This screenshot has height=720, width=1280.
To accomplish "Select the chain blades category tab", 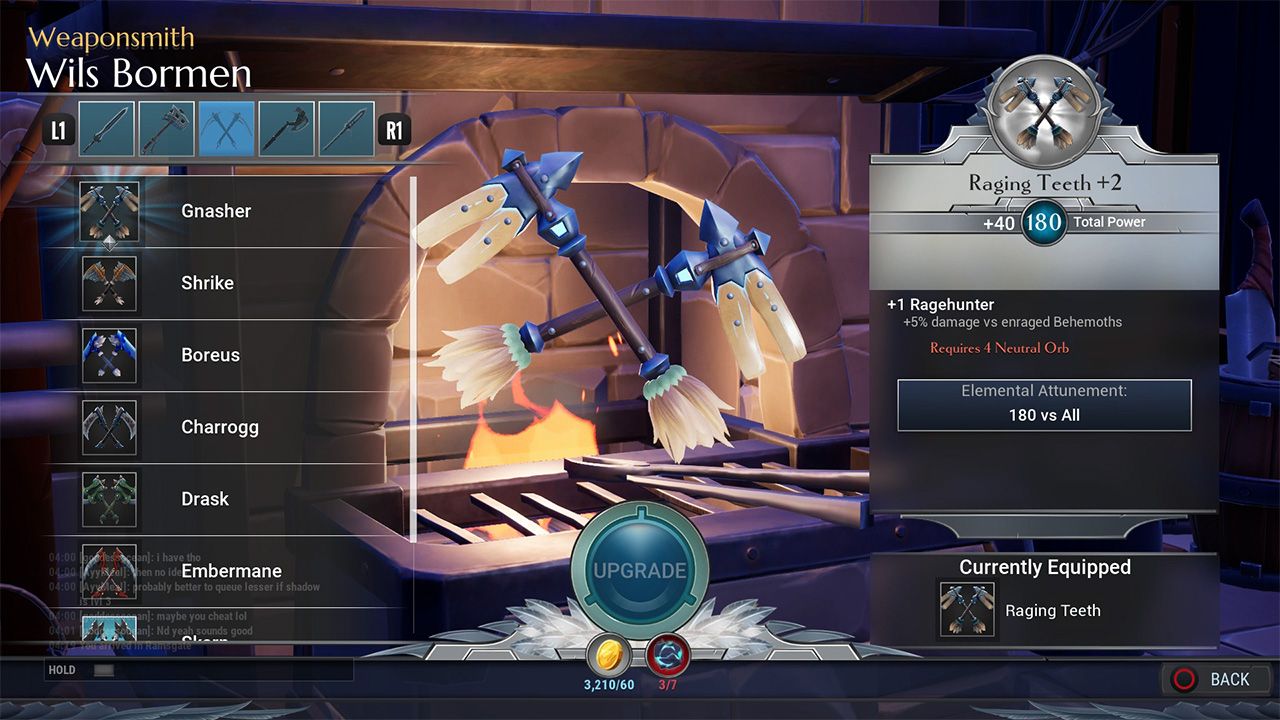I will click(x=227, y=129).
